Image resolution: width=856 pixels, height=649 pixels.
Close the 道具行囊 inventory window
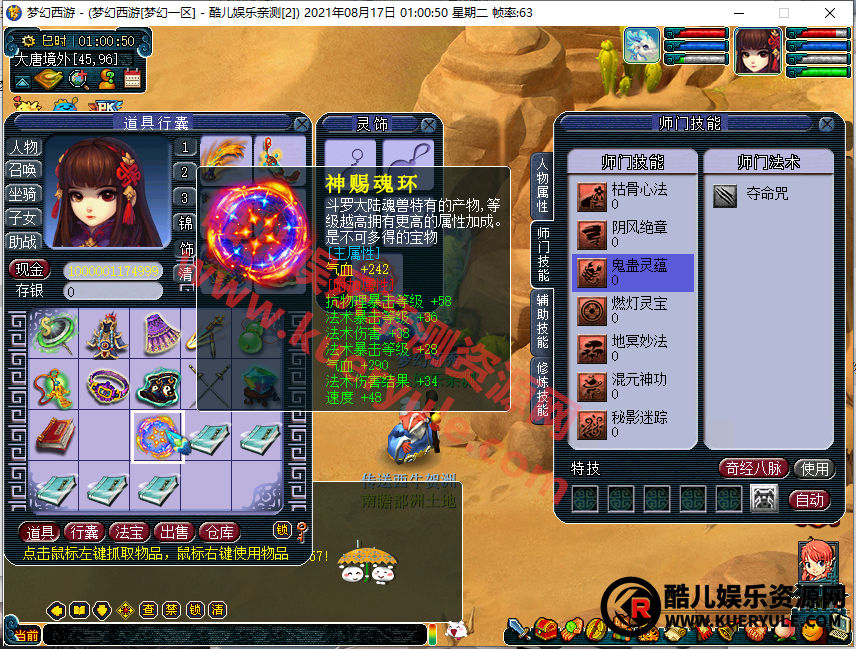(x=301, y=124)
